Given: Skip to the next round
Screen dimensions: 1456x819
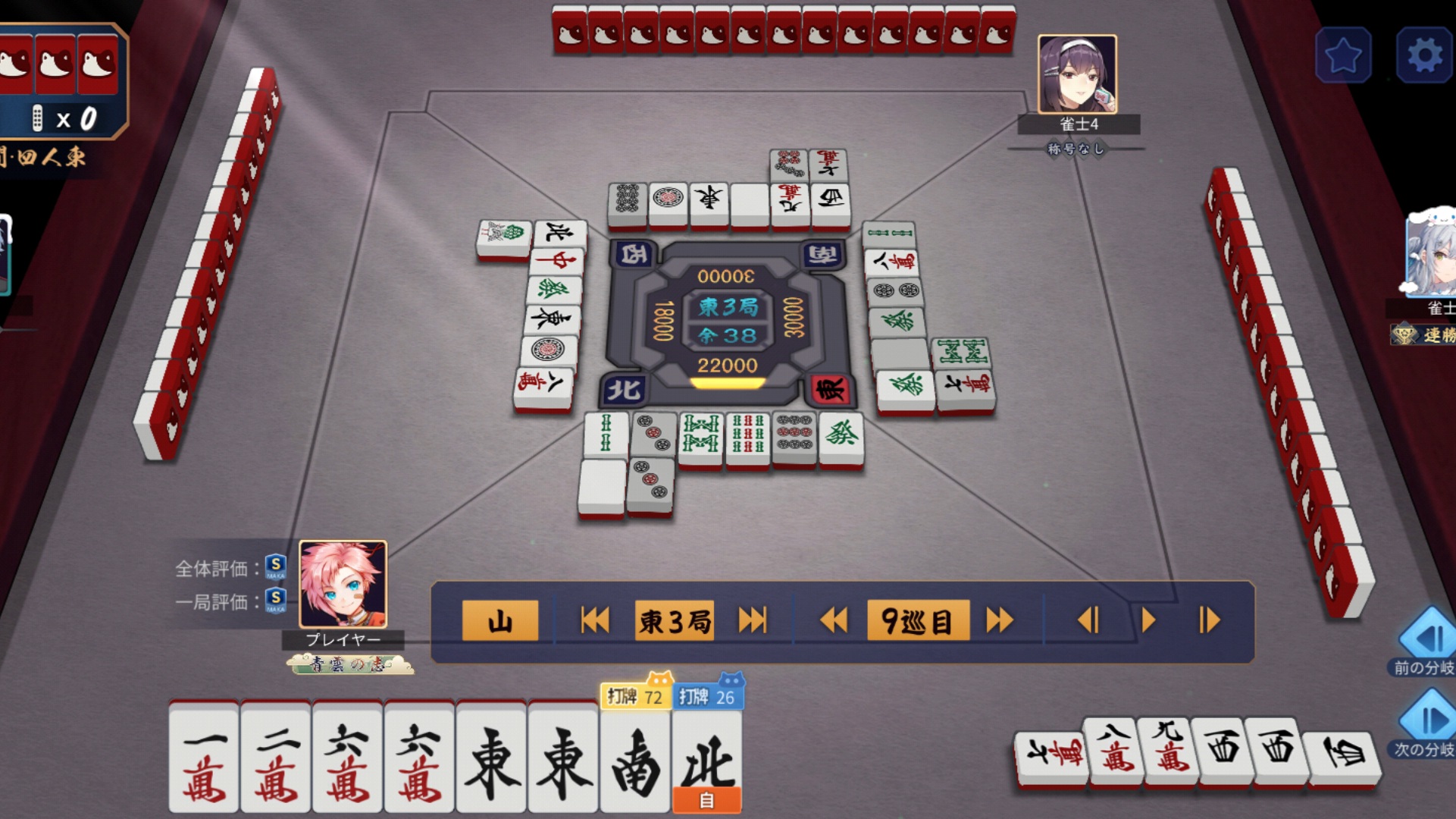Looking at the screenshot, I should pyautogui.click(x=752, y=621).
